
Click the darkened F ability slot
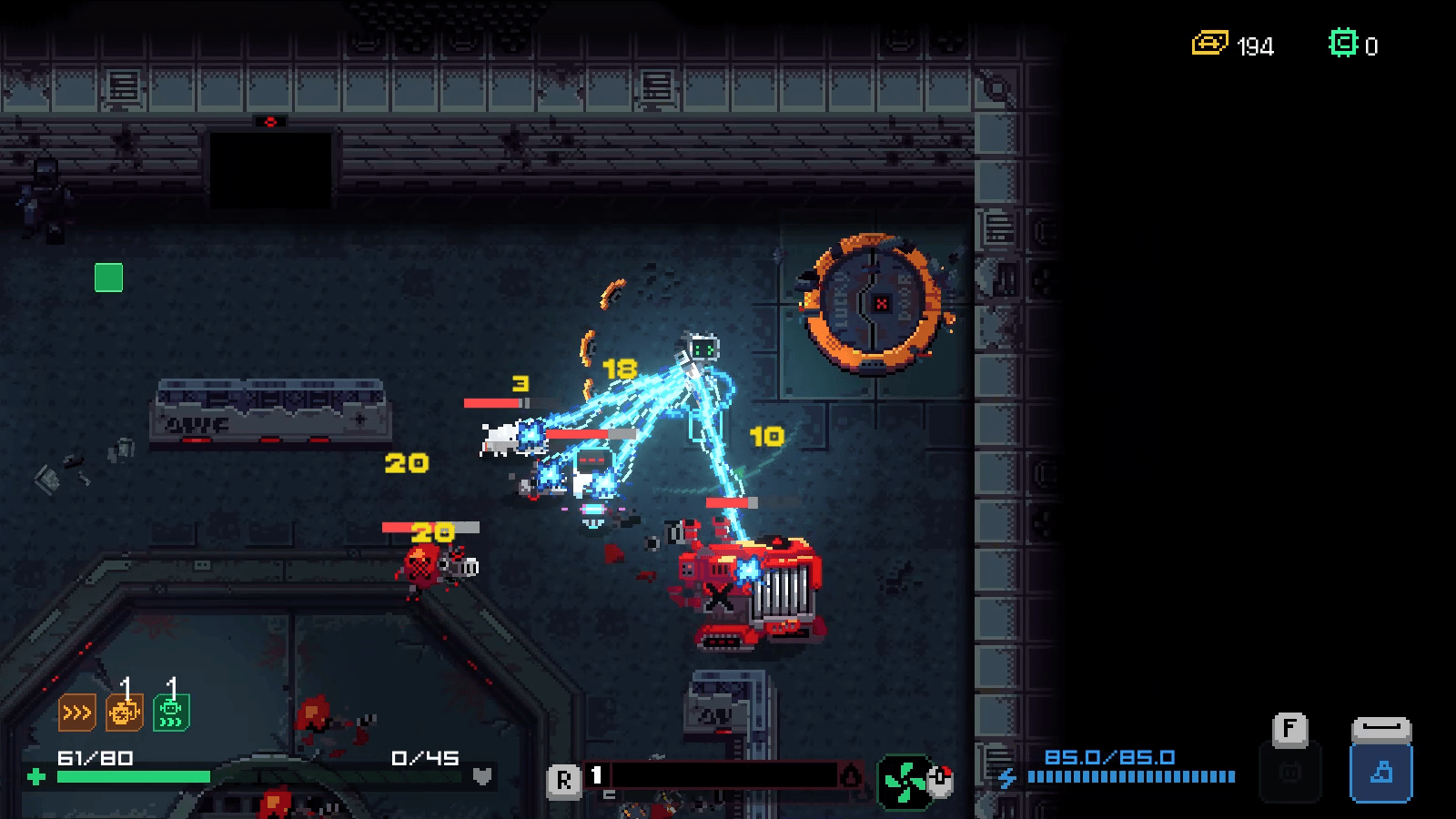pyautogui.click(x=1289, y=772)
